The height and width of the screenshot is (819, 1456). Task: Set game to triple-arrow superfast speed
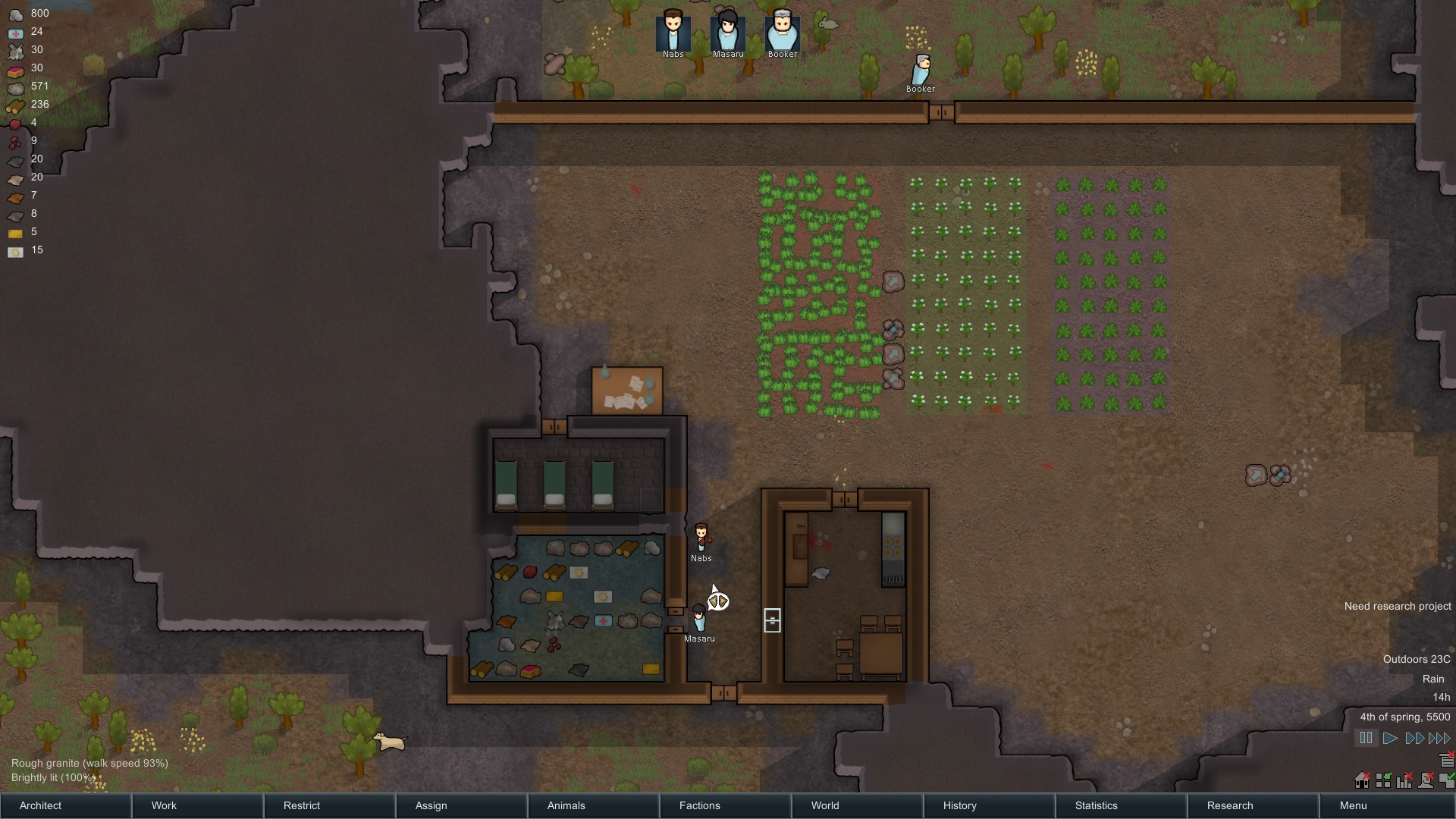tap(1439, 738)
